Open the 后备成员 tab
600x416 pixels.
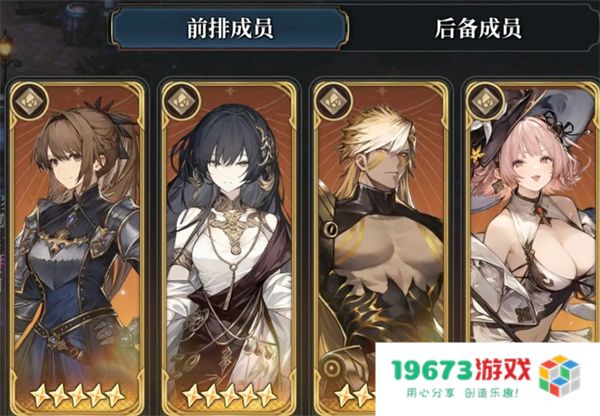[478, 30]
